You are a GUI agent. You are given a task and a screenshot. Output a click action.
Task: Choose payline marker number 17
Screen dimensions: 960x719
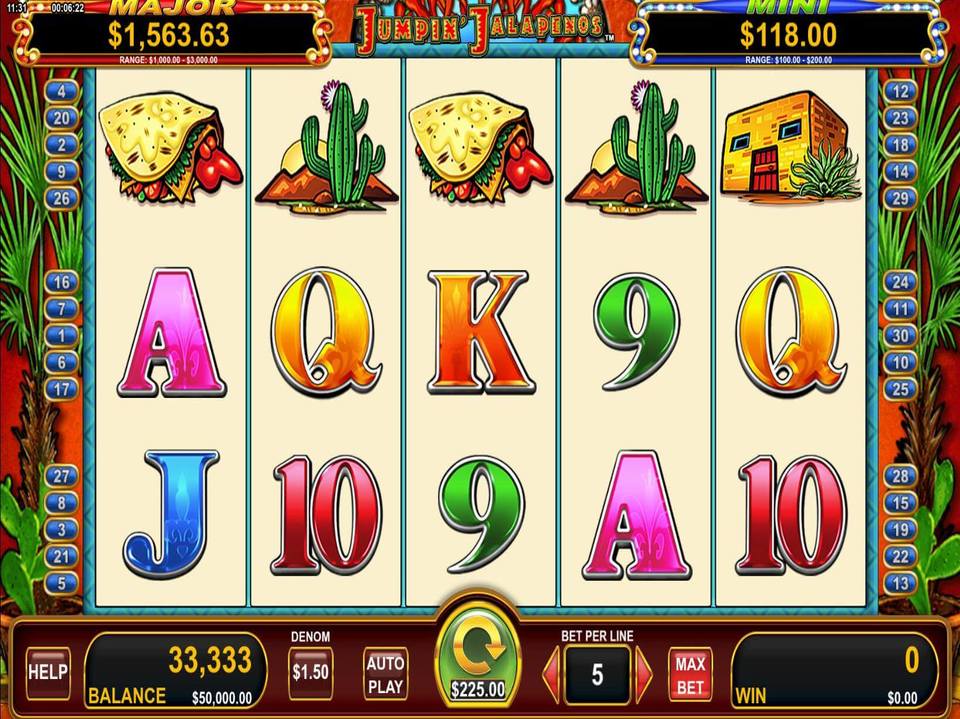(62, 389)
